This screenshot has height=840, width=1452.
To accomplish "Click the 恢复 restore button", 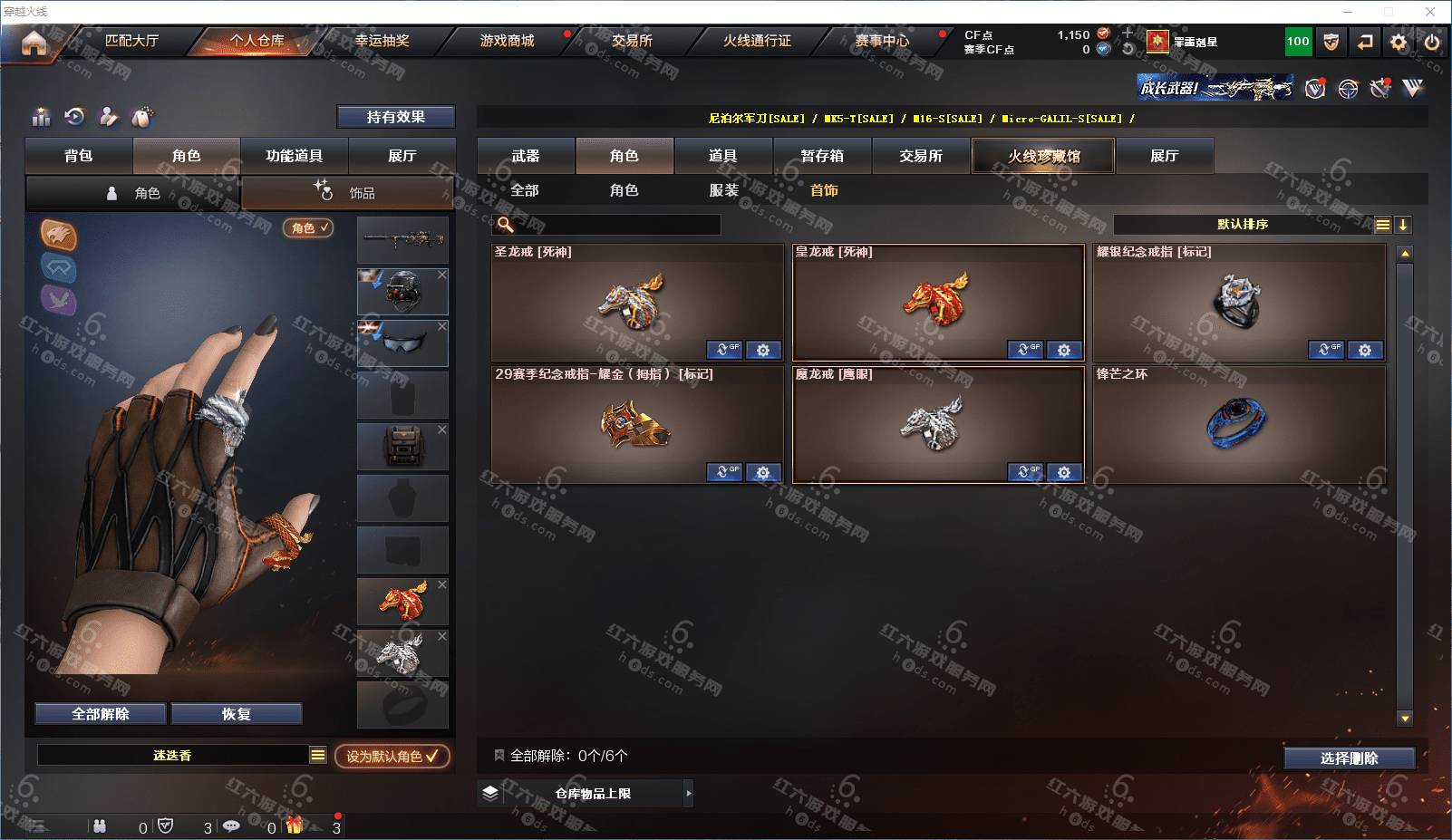I will [236, 714].
